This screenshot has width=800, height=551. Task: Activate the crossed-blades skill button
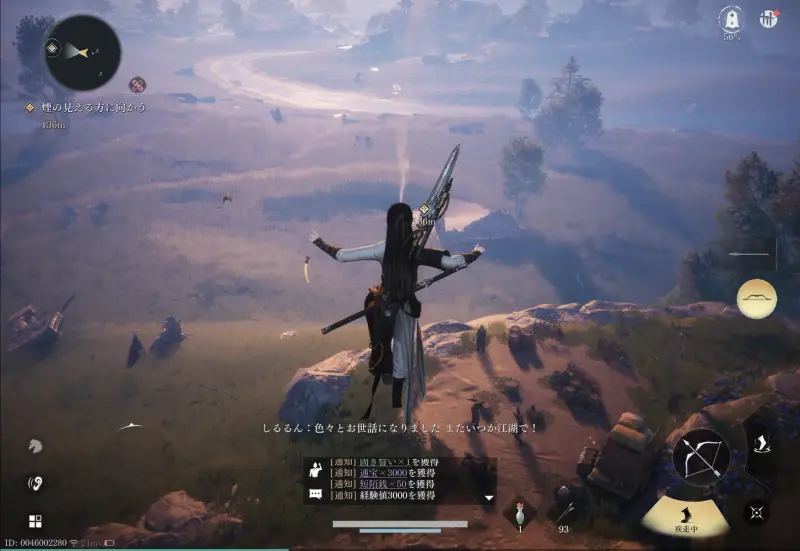pyautogui.click(x=757, y=511)
